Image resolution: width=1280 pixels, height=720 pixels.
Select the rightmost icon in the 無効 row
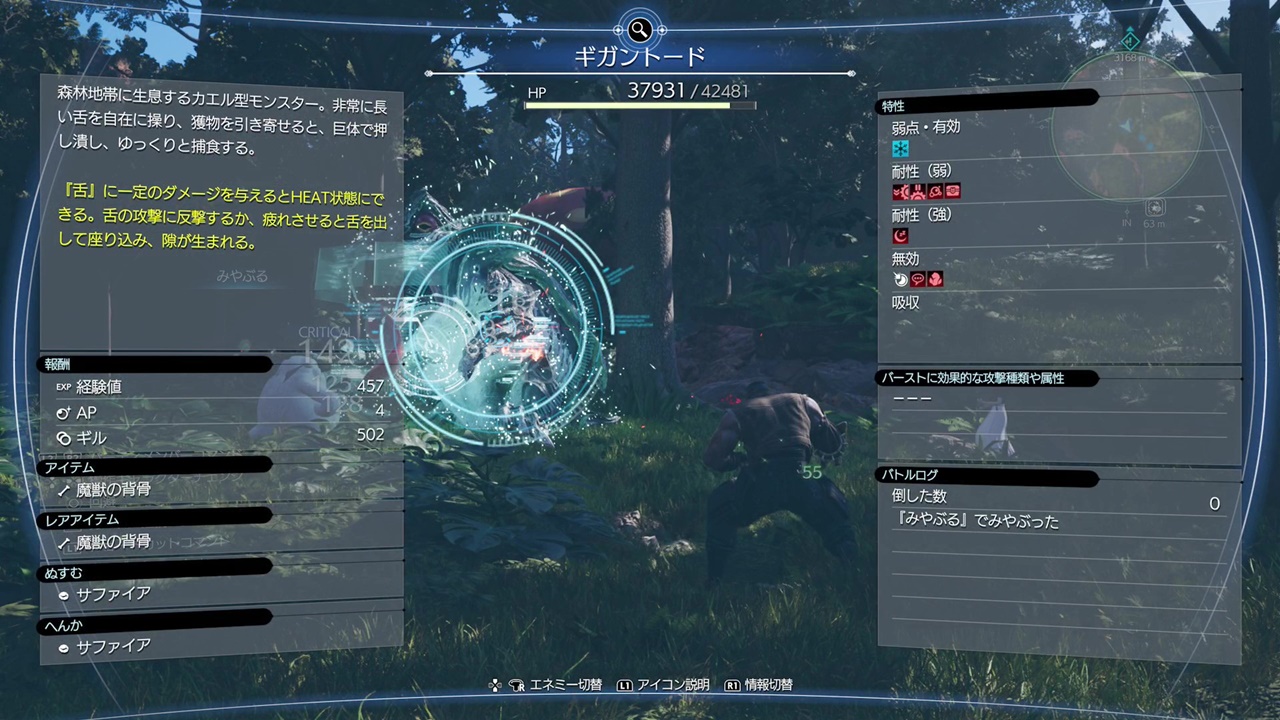[935, 280]
